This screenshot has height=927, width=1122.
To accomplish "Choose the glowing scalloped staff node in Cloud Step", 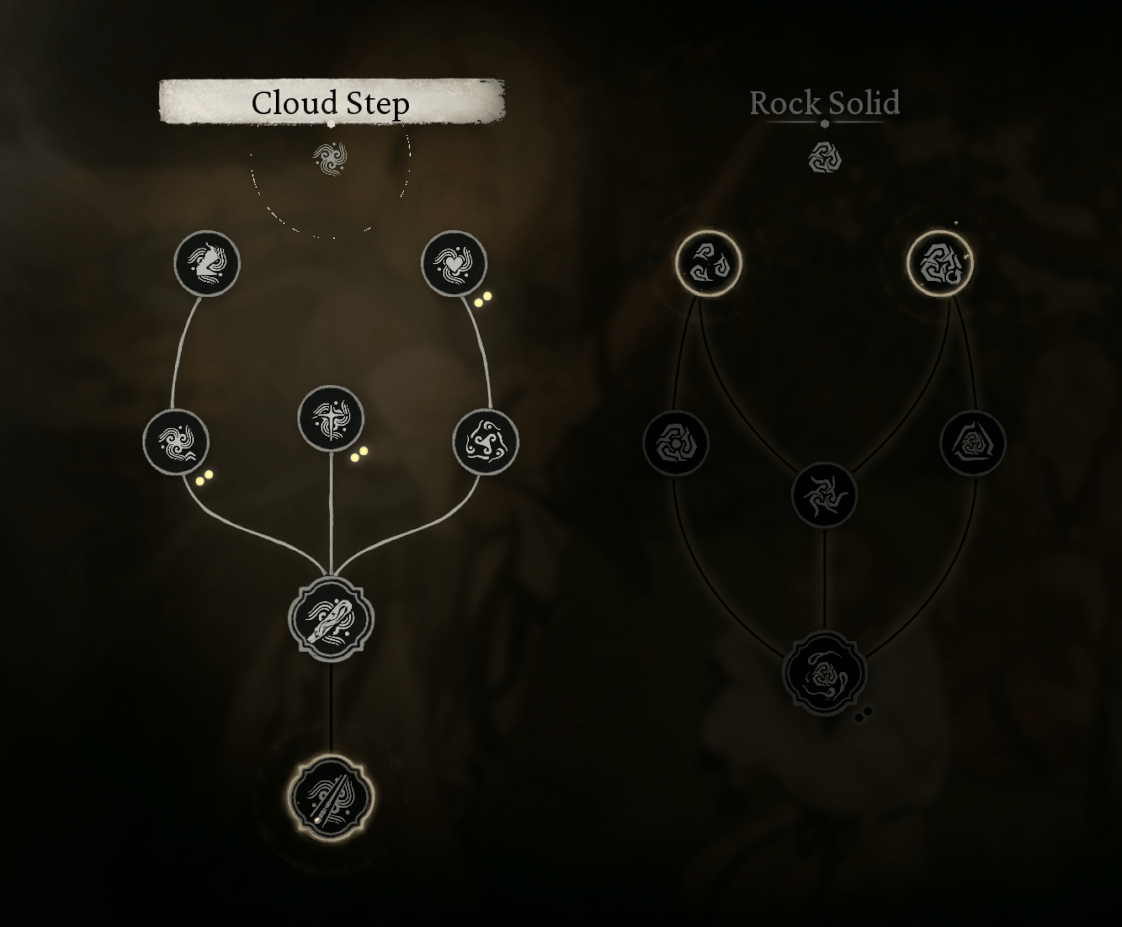I will coord(330,798).
